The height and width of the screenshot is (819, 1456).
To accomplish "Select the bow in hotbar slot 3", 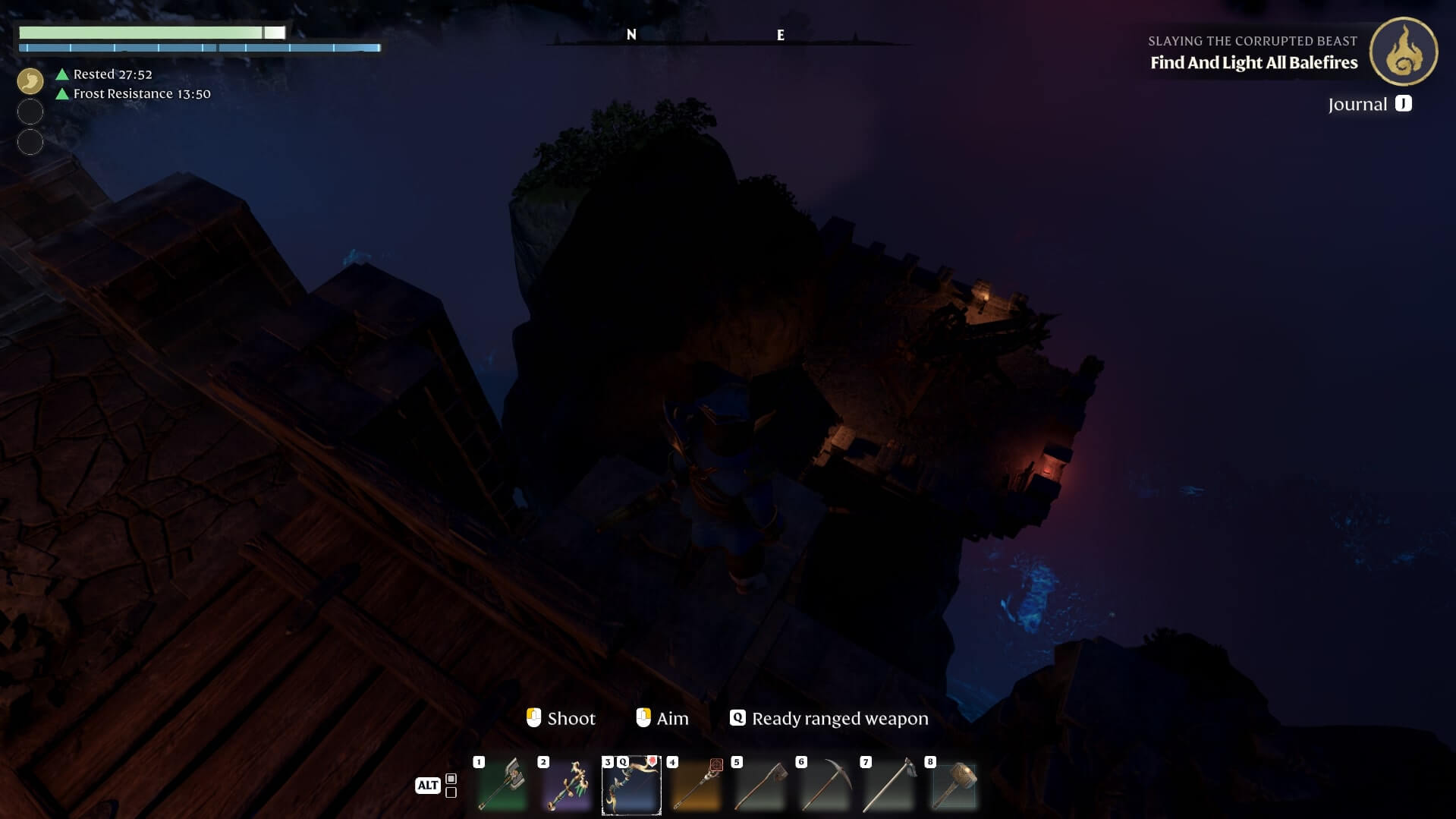I will (x=631, y=785).
